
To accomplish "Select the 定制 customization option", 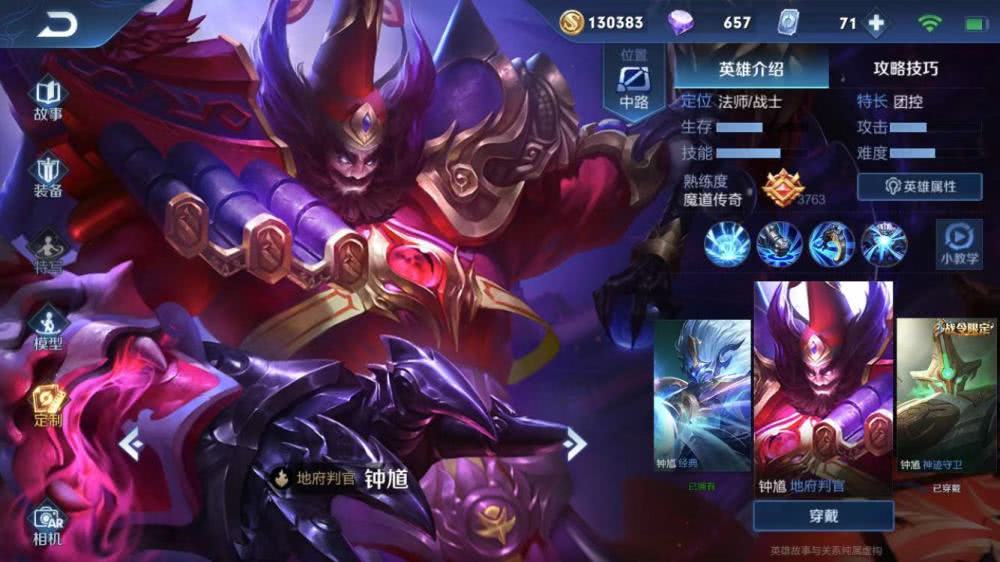I will [48, 405].
